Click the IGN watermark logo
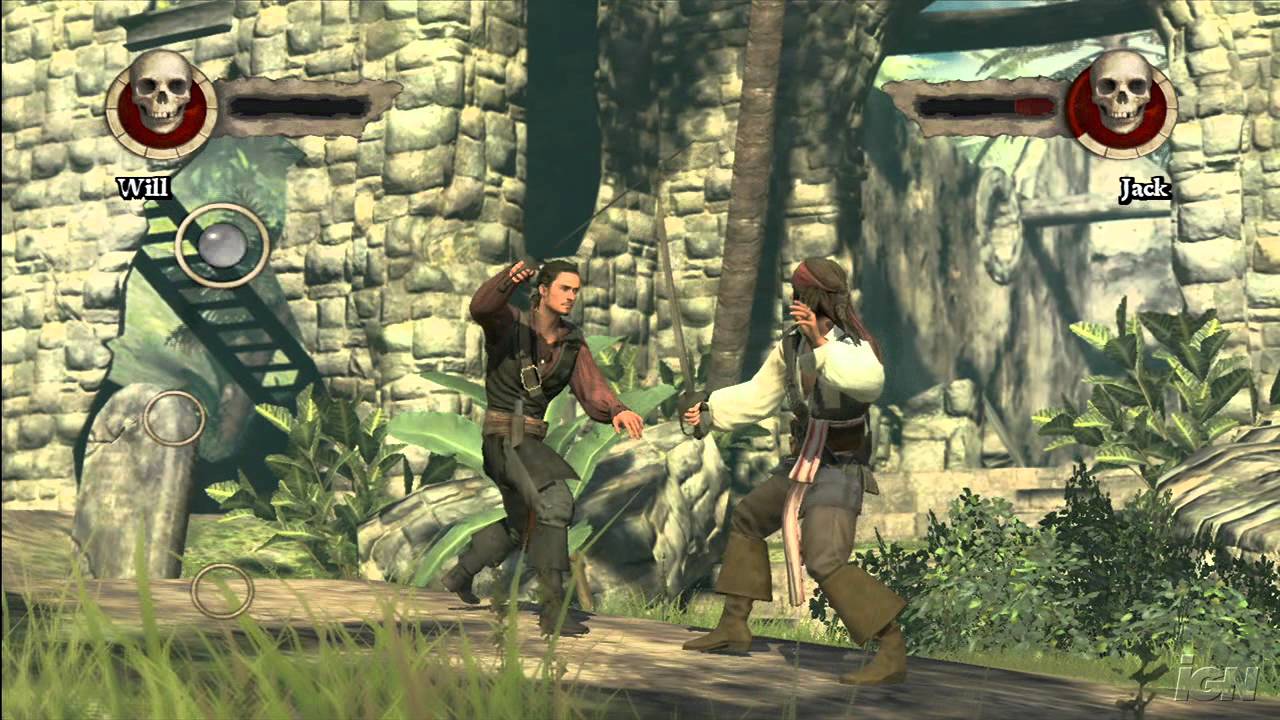This screenshot has height=720, width=1280. tap(1216, 679)
